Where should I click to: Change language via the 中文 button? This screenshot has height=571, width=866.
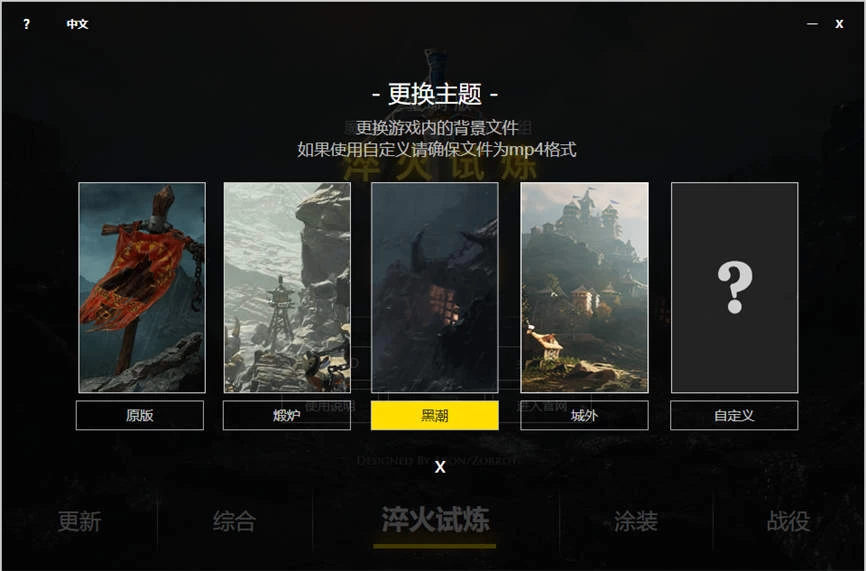[x=77, y=24]
